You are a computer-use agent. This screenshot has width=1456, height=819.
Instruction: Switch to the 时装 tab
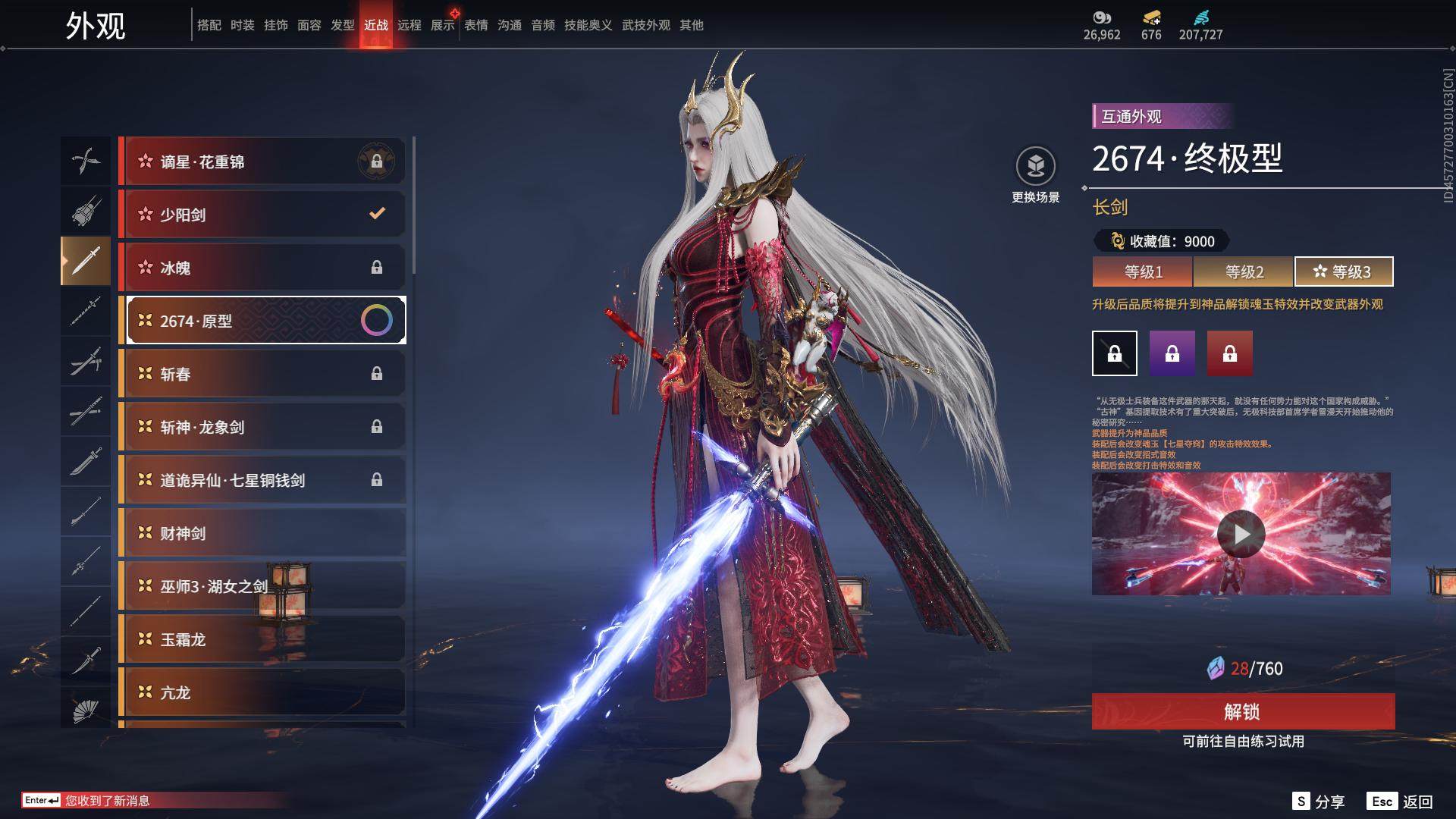(243, 25)
